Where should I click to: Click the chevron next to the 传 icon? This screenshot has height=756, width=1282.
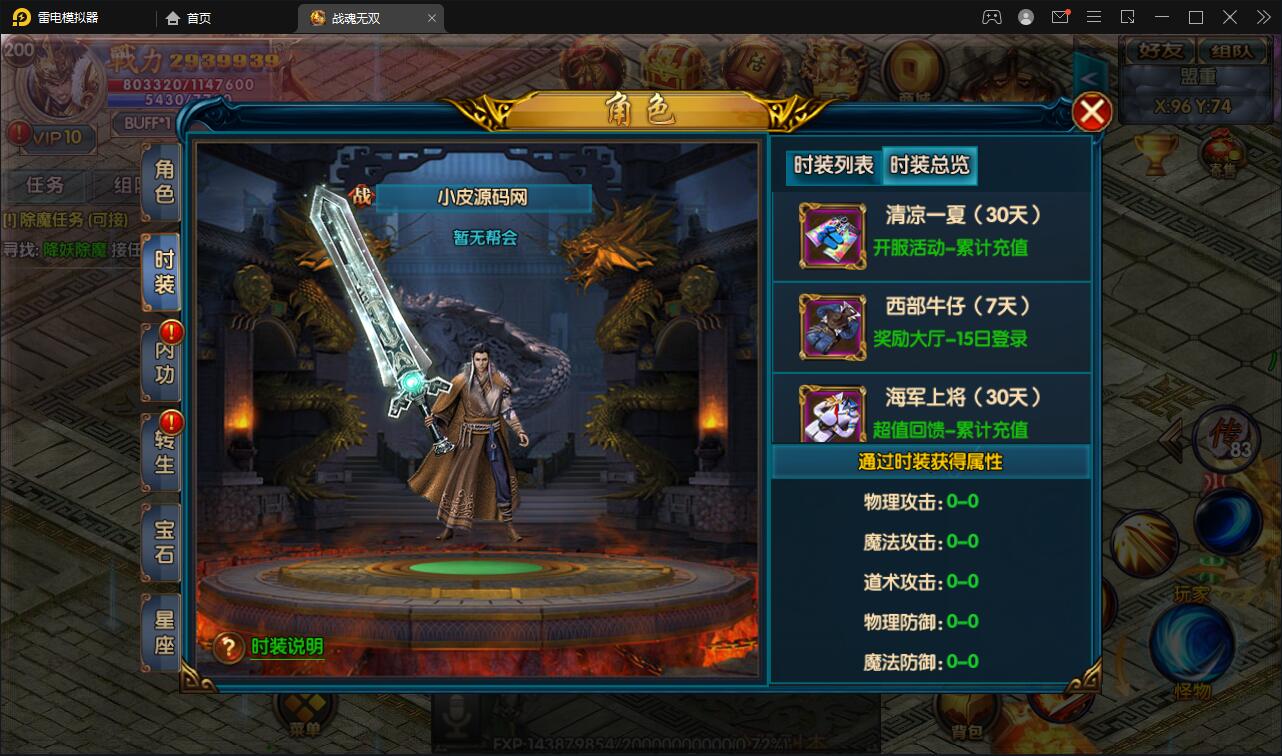[x=1171, y=440]
